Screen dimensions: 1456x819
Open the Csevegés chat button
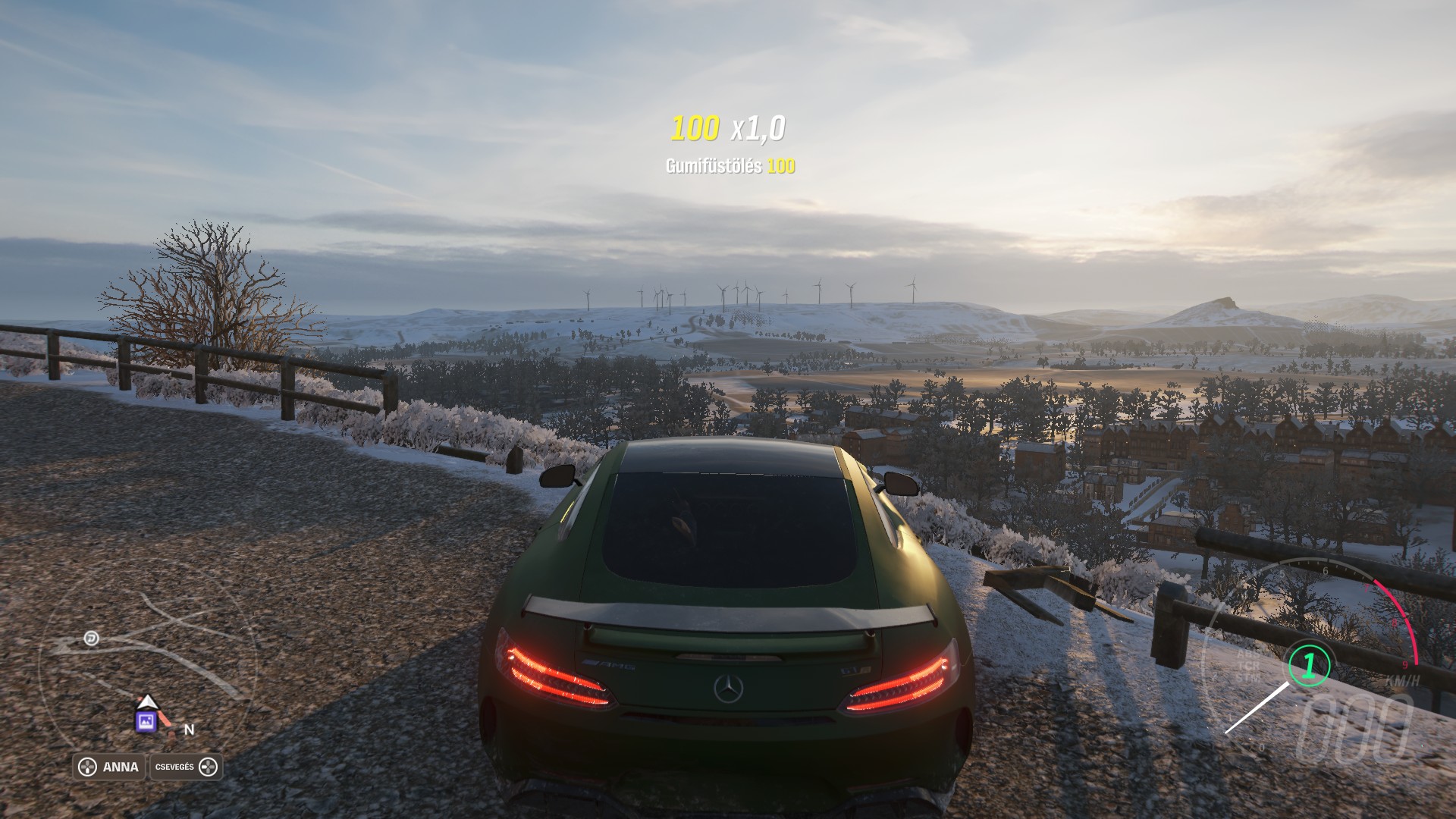187,767
